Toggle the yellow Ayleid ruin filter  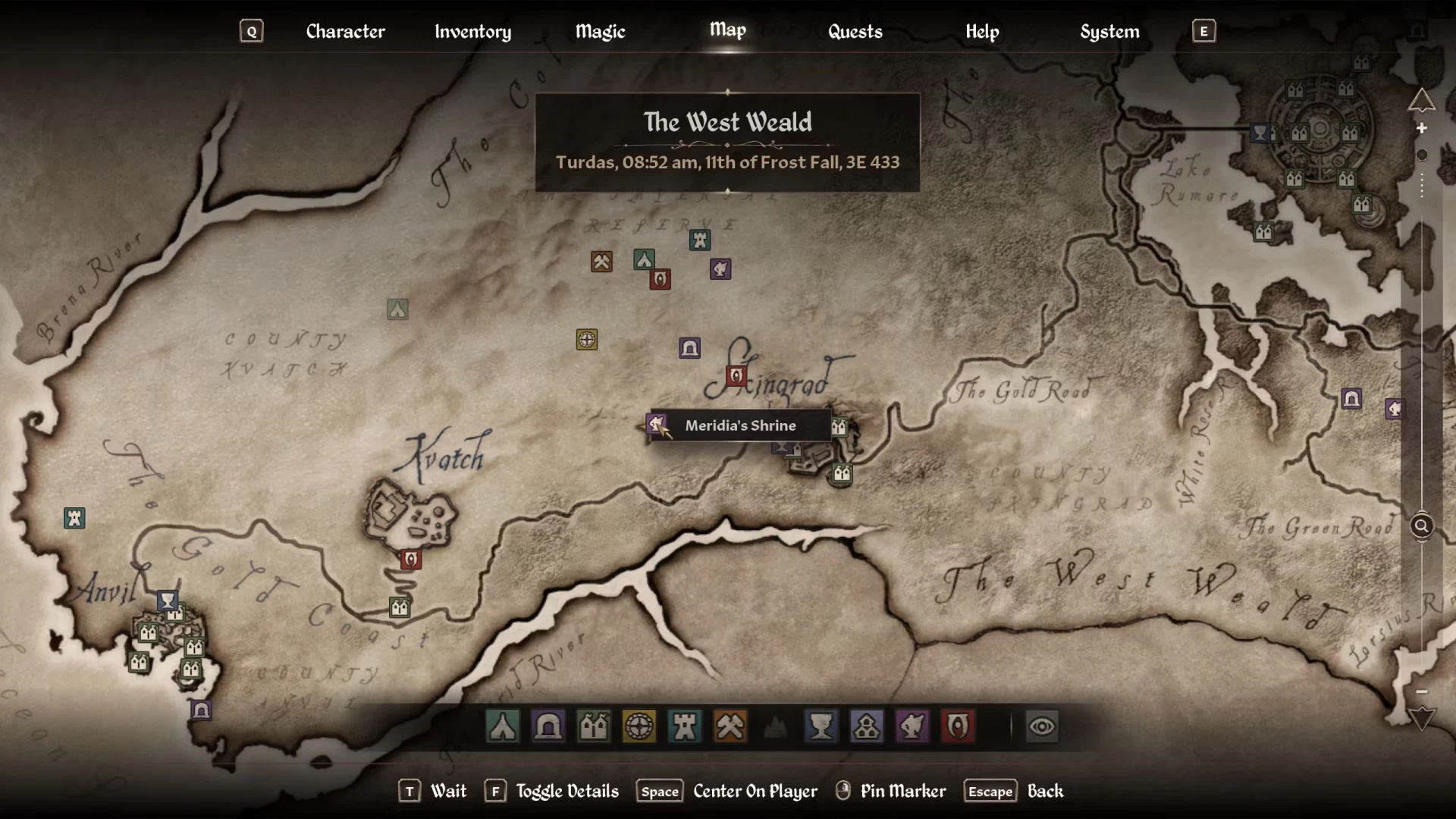pos(639,726)
